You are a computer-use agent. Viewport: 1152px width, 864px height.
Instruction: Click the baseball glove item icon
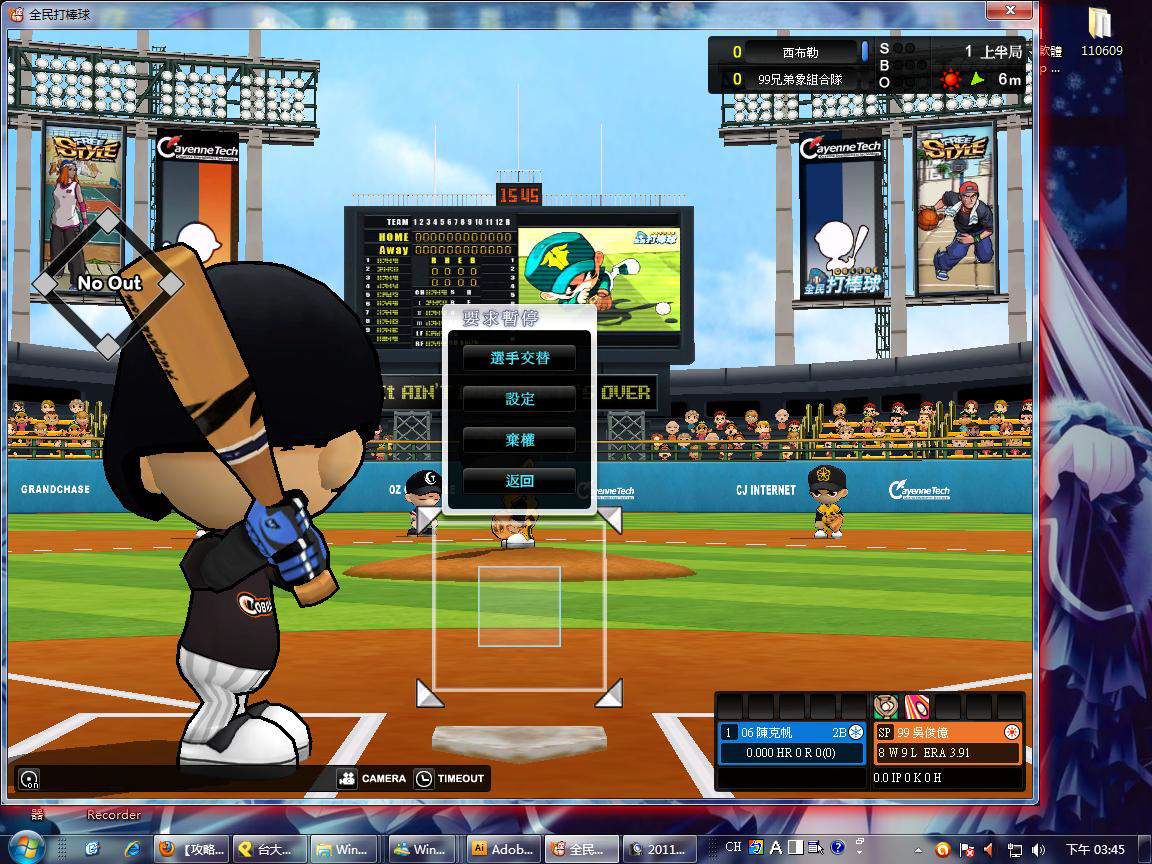(x=886, y=706)
